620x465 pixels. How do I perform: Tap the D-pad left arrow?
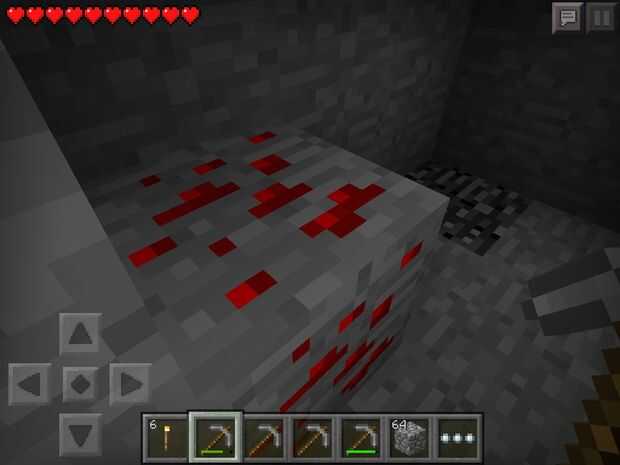tap(30, 383)
